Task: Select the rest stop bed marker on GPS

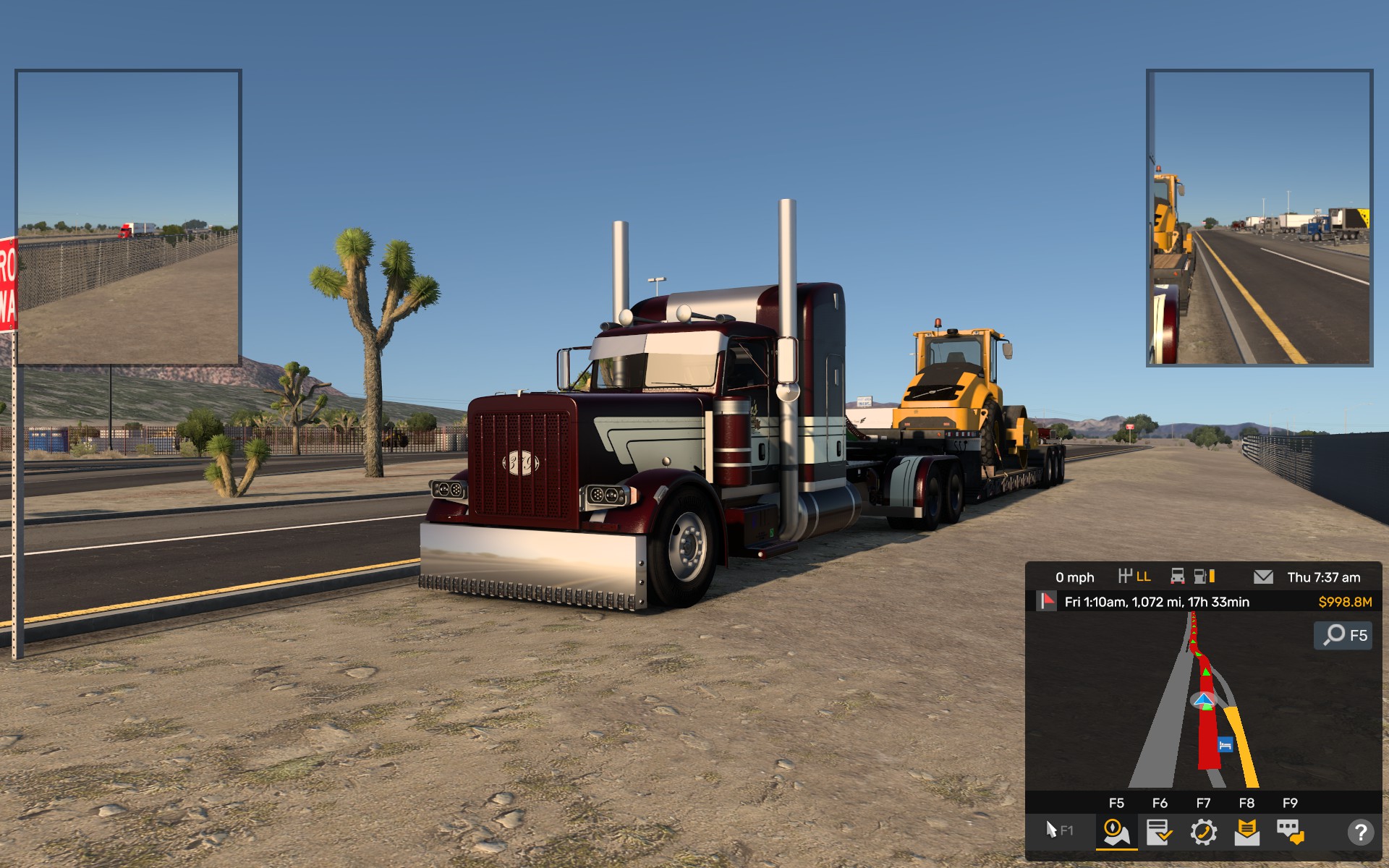Action: (x=1225, y=744)
